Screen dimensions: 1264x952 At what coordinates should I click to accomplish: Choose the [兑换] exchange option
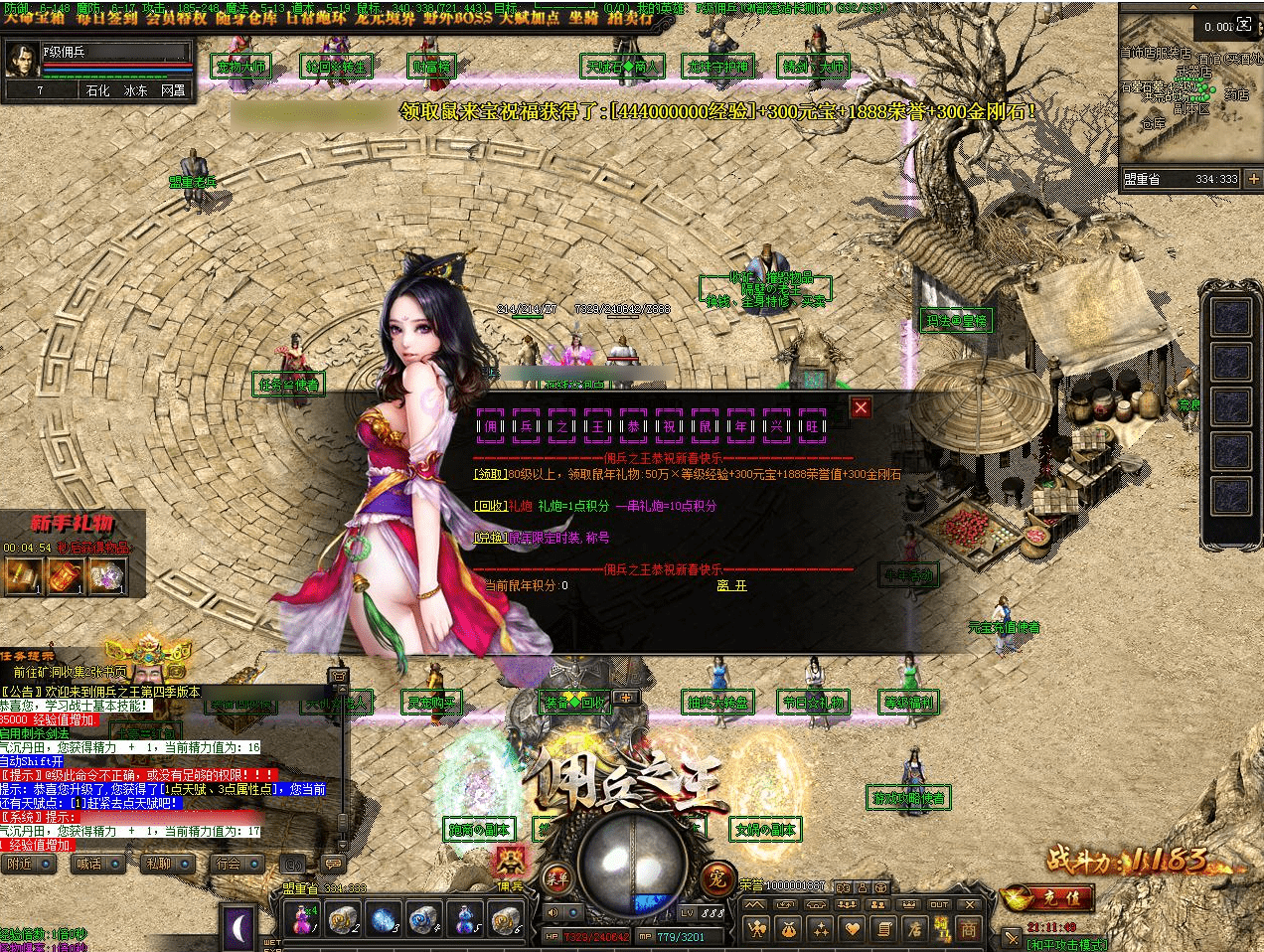click(490, 538)
